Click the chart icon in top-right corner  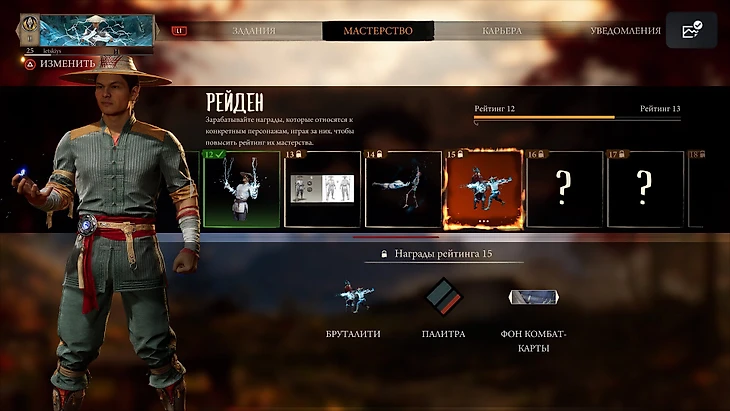pyautogui.click(x=691, y=31)
